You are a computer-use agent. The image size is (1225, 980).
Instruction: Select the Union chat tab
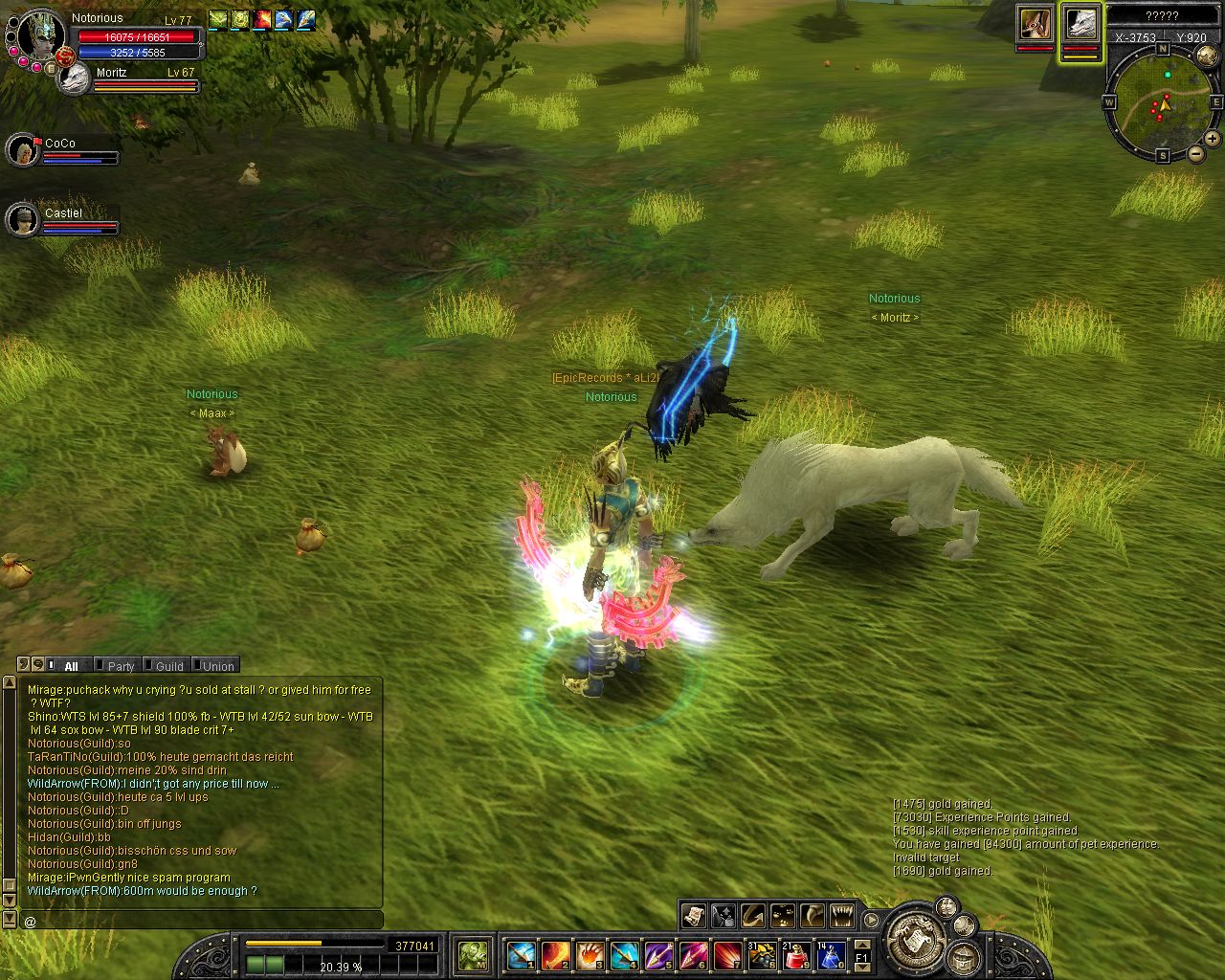[x=217, y=666]
